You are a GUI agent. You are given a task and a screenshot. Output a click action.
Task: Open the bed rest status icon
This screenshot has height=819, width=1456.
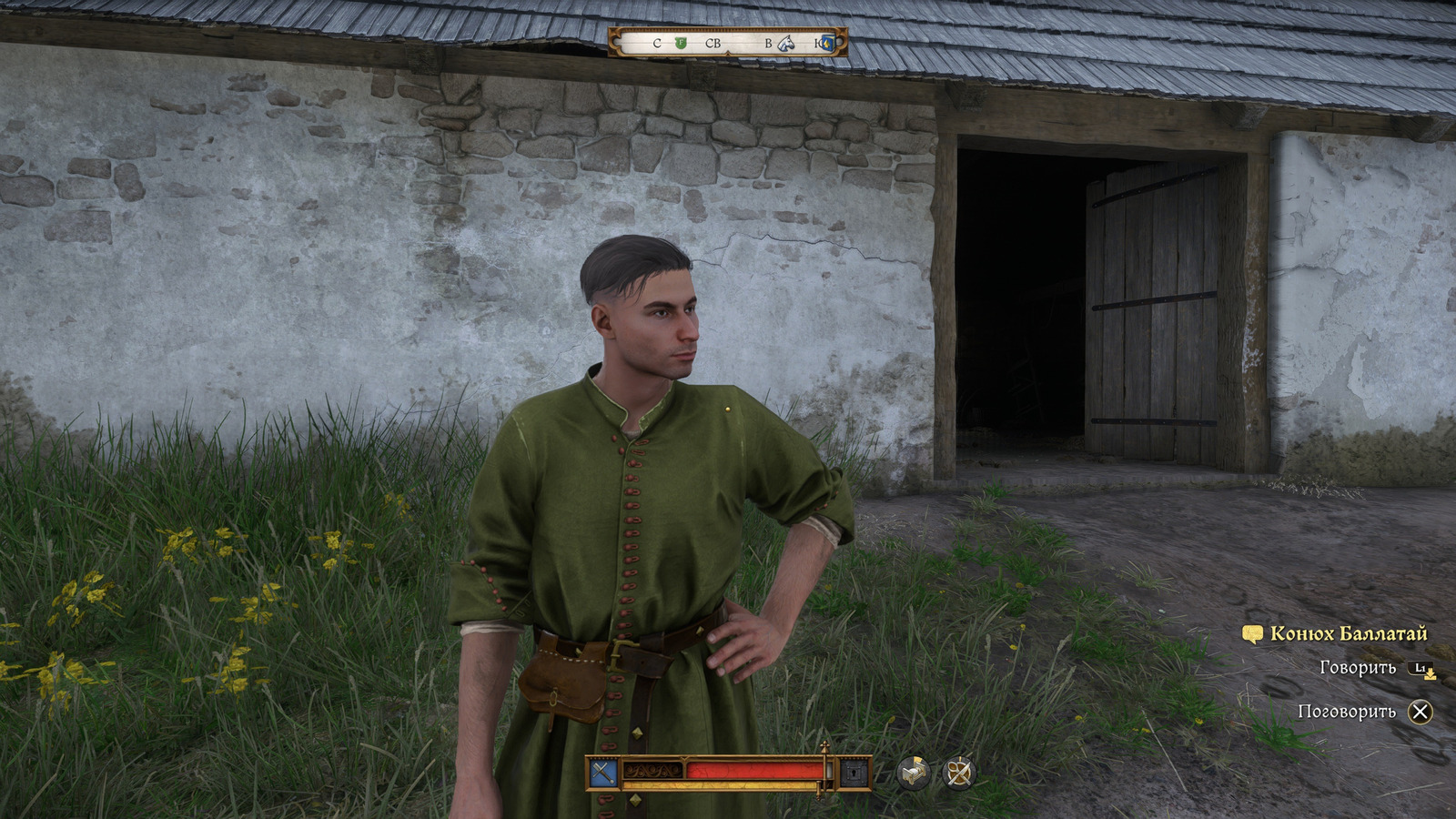tap(913, 773)
